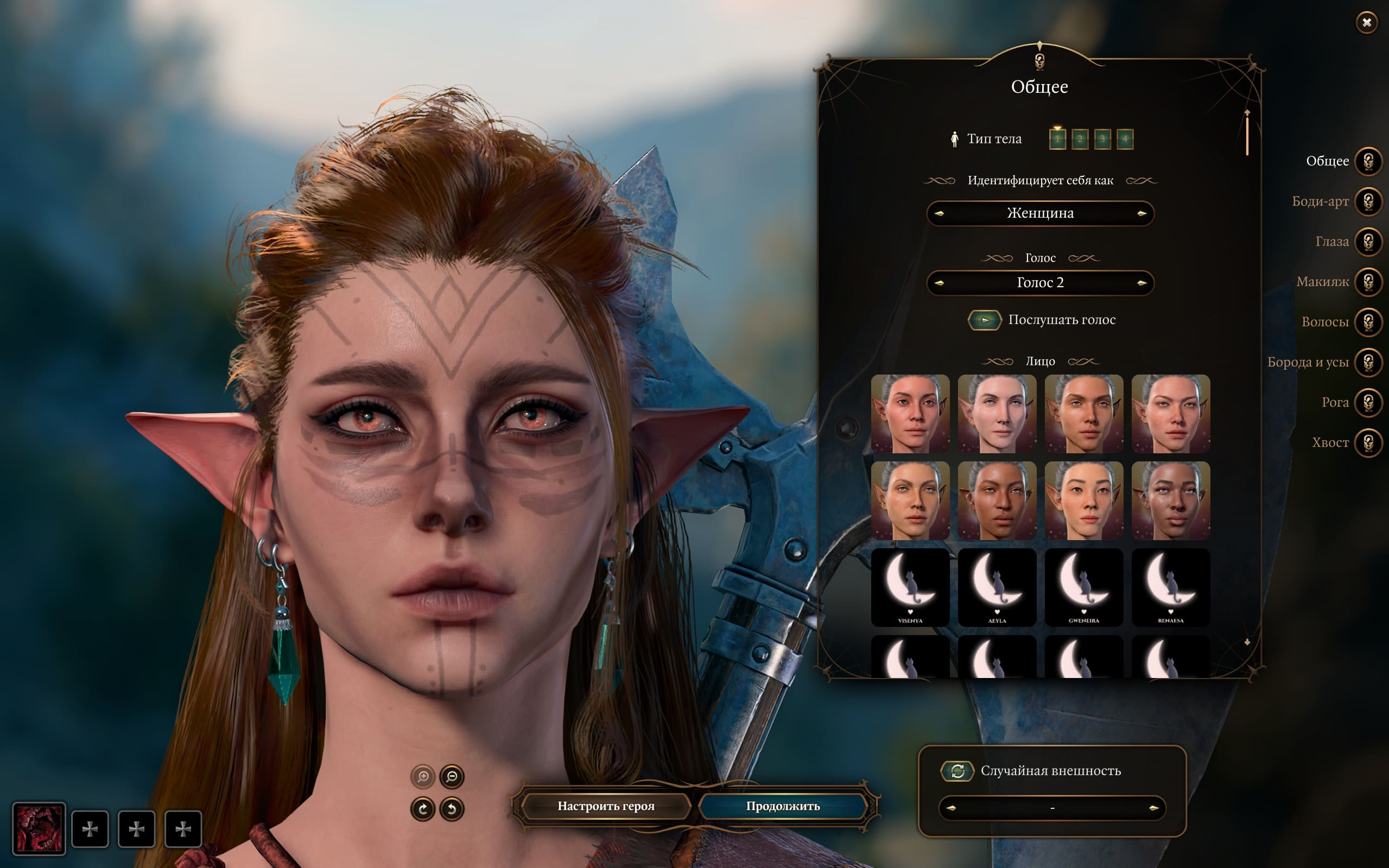This screenshot has width=1389, height=868.
Task: Pick the RENAESA face preset
Action: coord(1170,587)
